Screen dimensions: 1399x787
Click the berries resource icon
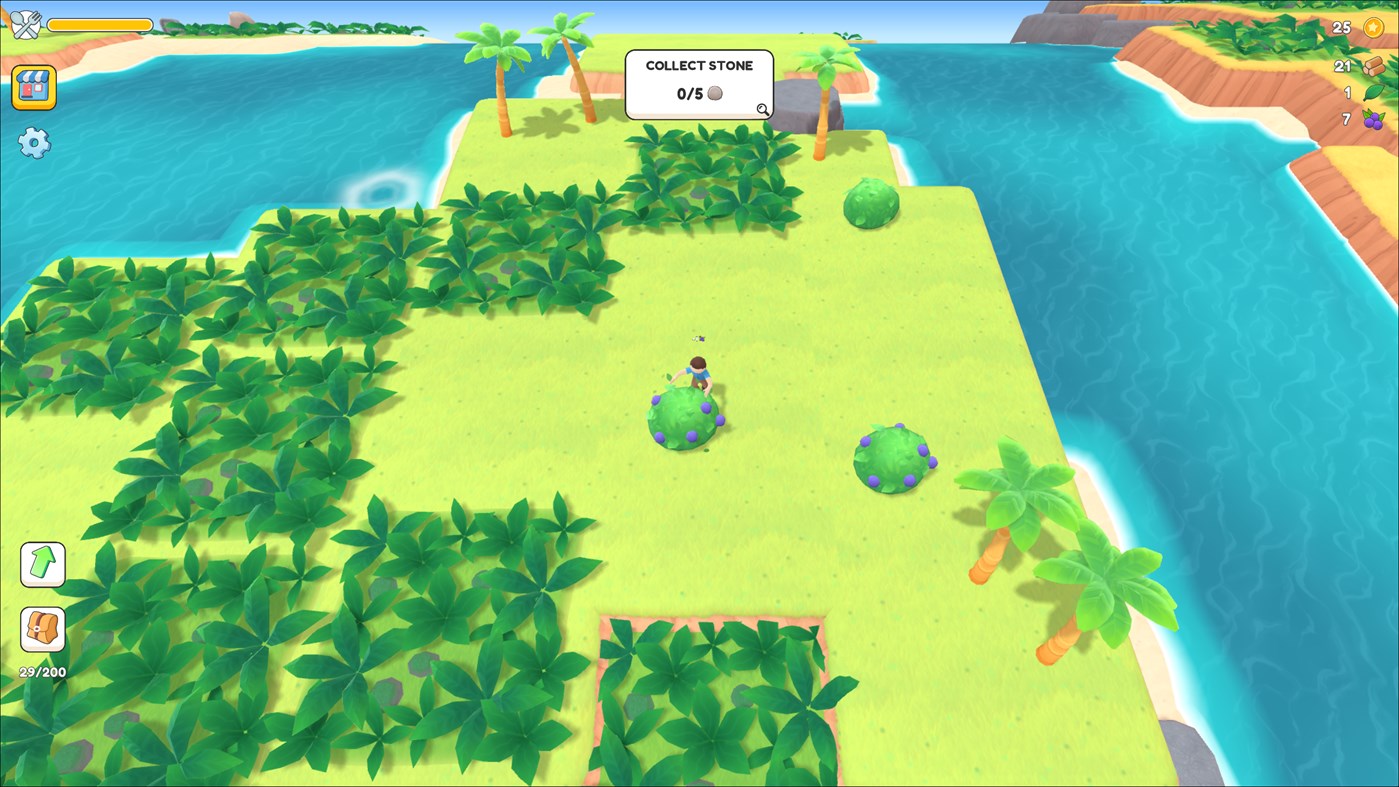[1373, 120]
